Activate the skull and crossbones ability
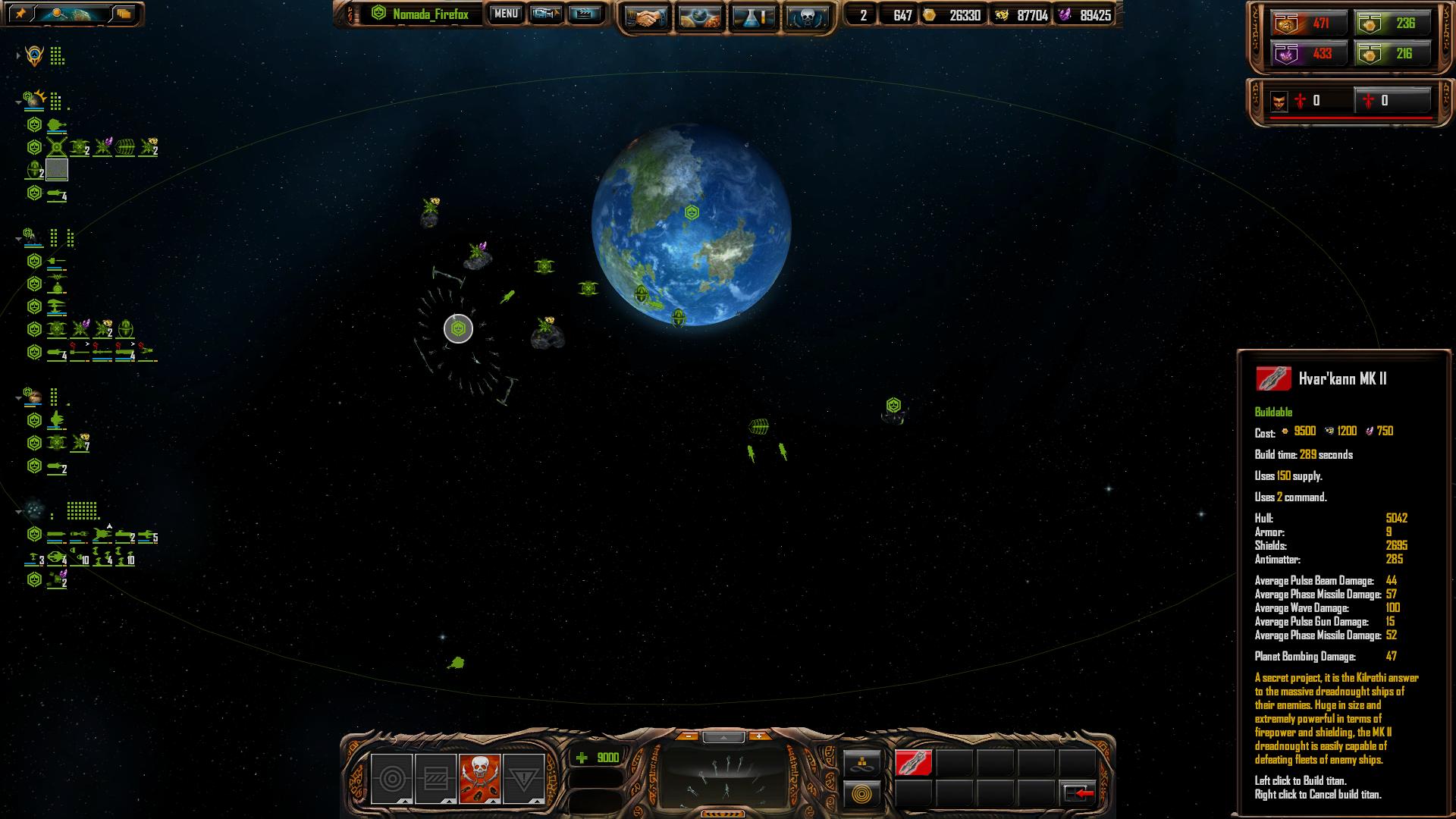1456x819 pixels. point(479,778)
